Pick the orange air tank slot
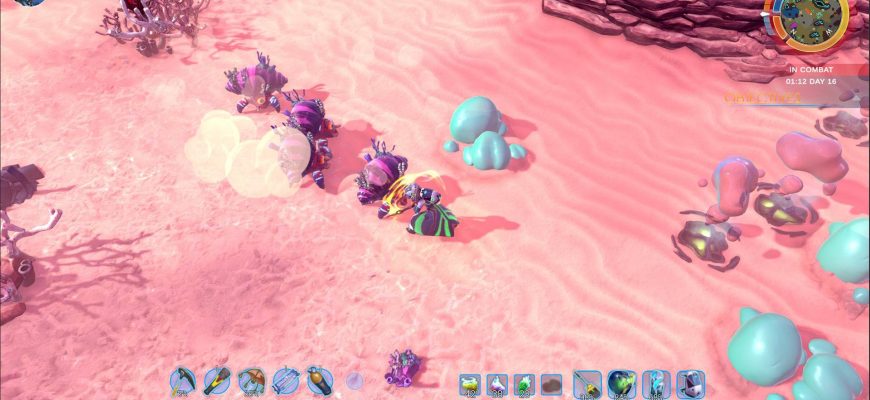Screen dimensions: 870x400 coord(319,380)
